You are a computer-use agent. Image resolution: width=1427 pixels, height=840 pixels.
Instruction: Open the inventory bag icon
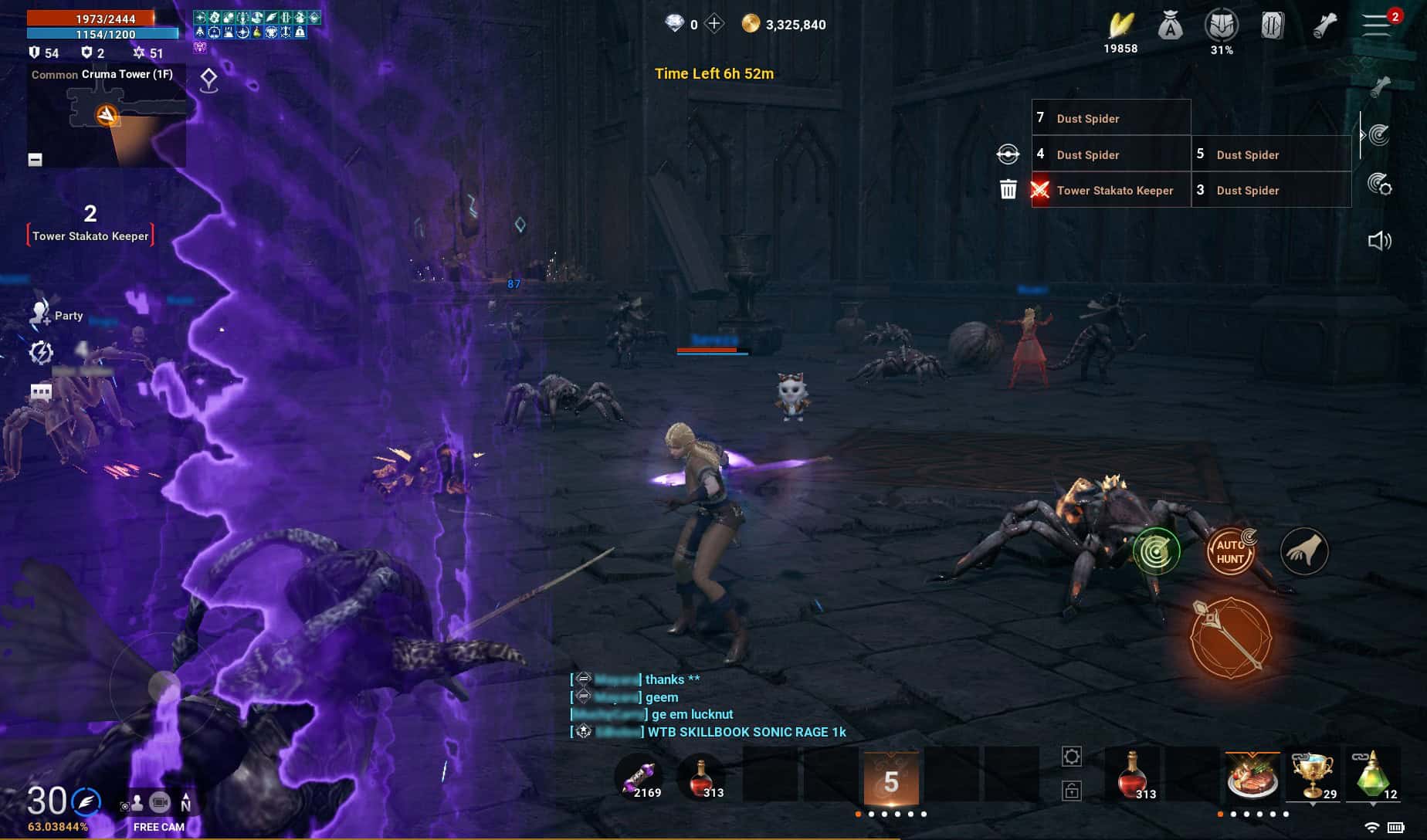[x=1170, y=26]
